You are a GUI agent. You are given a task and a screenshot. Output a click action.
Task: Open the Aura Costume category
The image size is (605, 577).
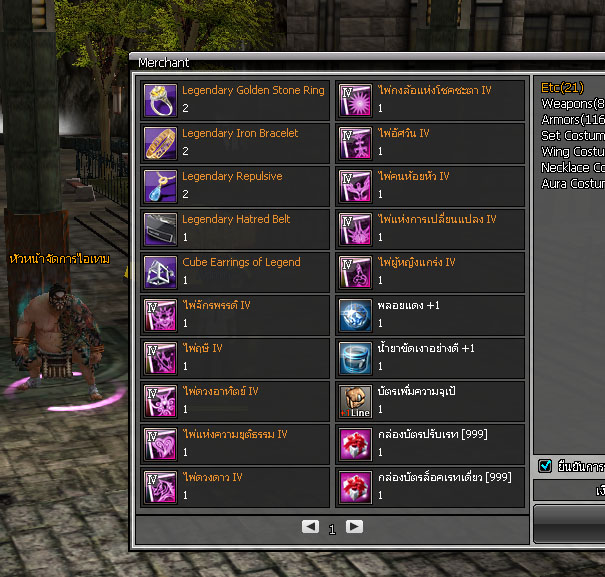coord(572,183)
